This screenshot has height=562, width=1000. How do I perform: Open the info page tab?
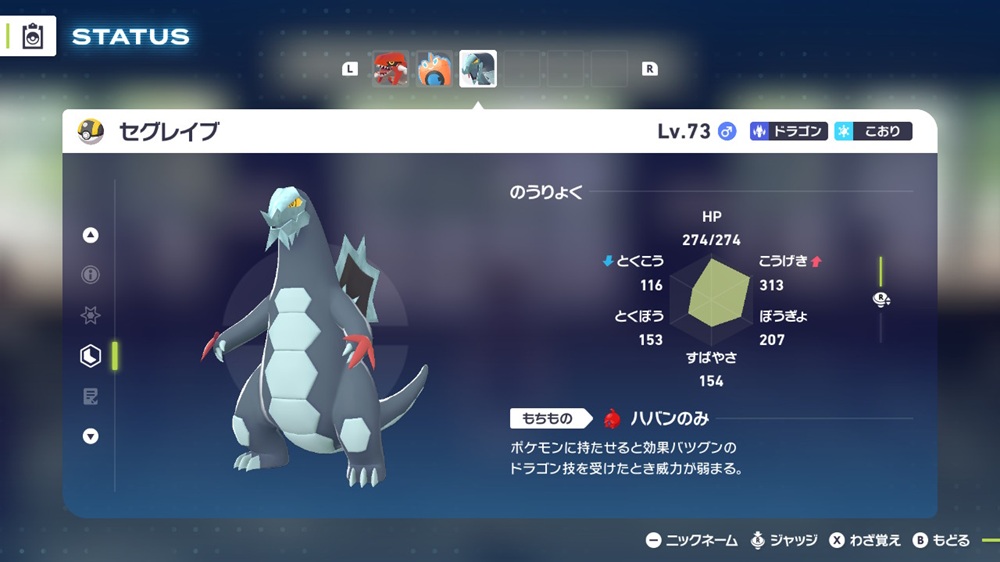[x=91, y=275]
